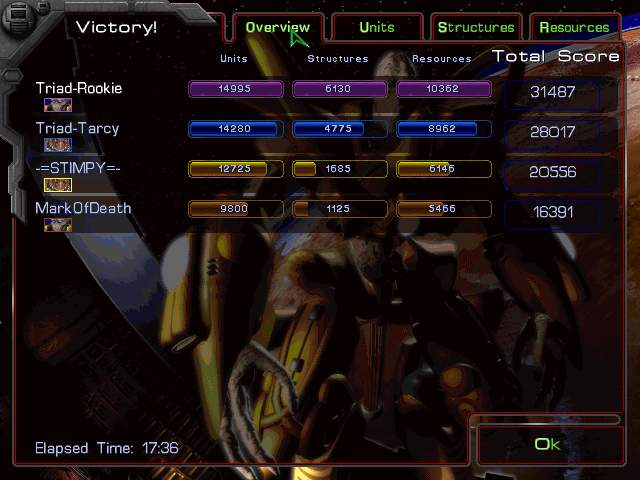Show the Structures score tab
Viewport: 640px width, 480px height.
[x=476, y=28]
